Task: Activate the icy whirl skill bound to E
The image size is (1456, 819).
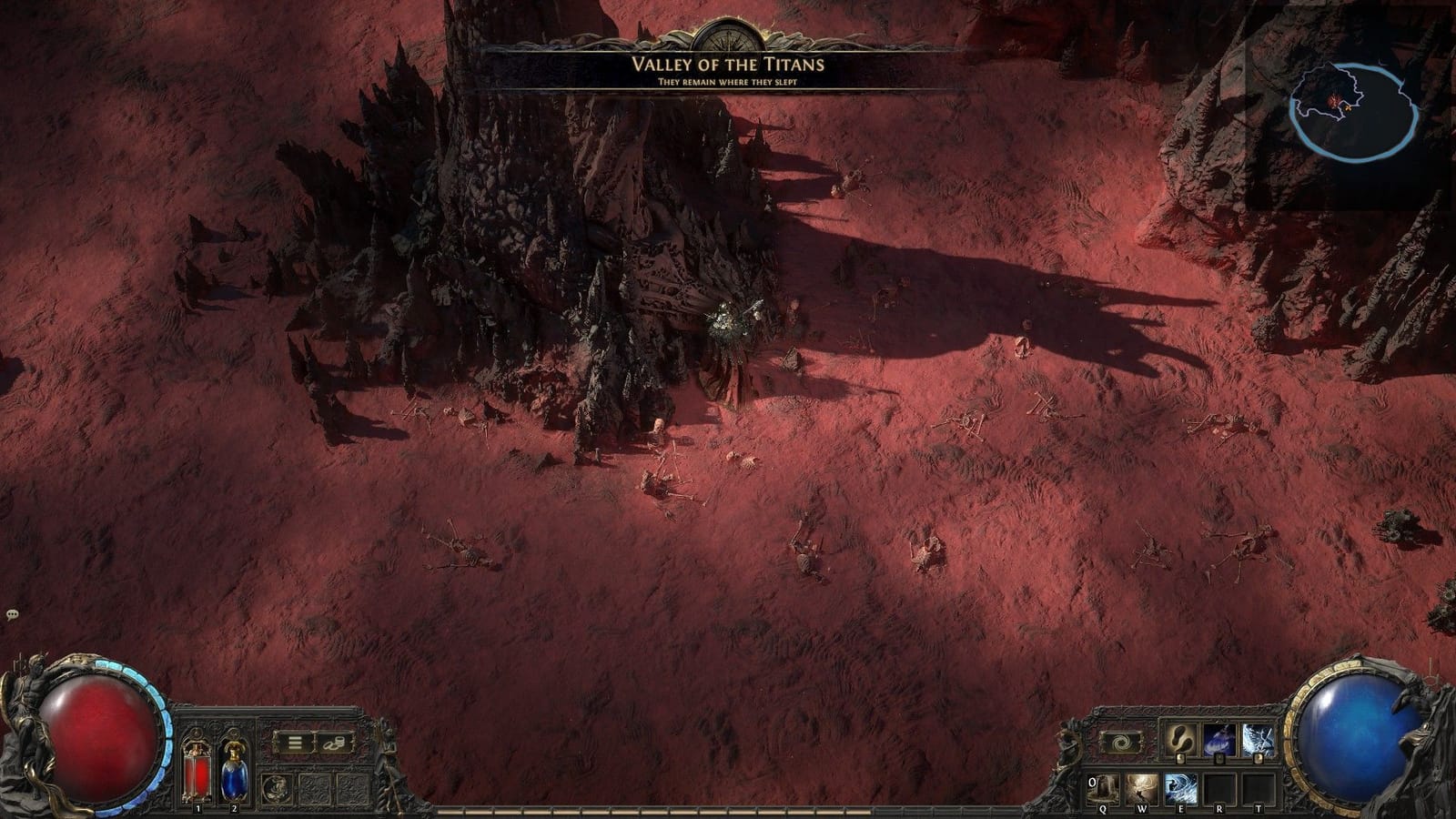Action: [1181, 788]
